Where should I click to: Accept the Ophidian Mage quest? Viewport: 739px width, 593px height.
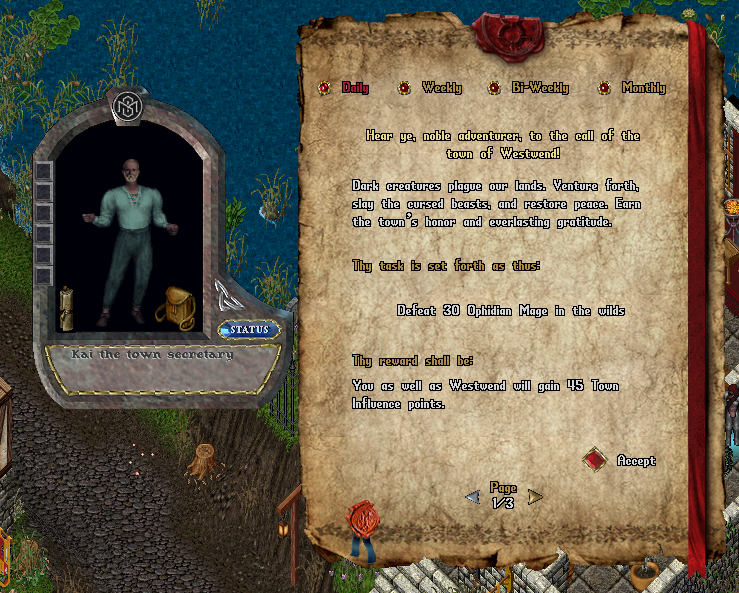click(x=596, y=460)
